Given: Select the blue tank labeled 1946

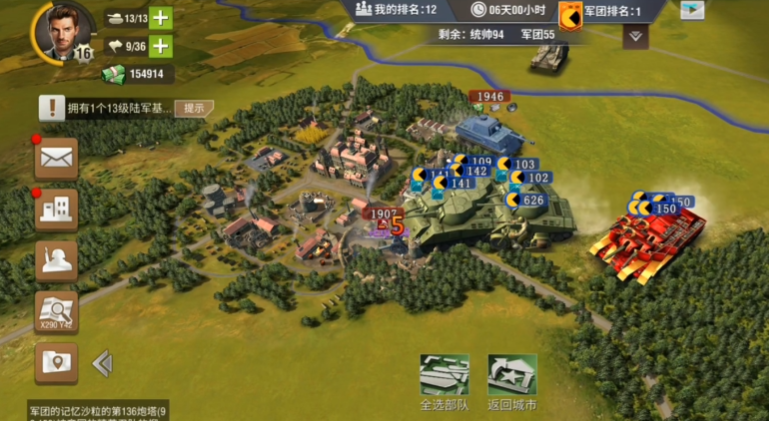Looking at the screenshot, I should click(x=489, y=129).
